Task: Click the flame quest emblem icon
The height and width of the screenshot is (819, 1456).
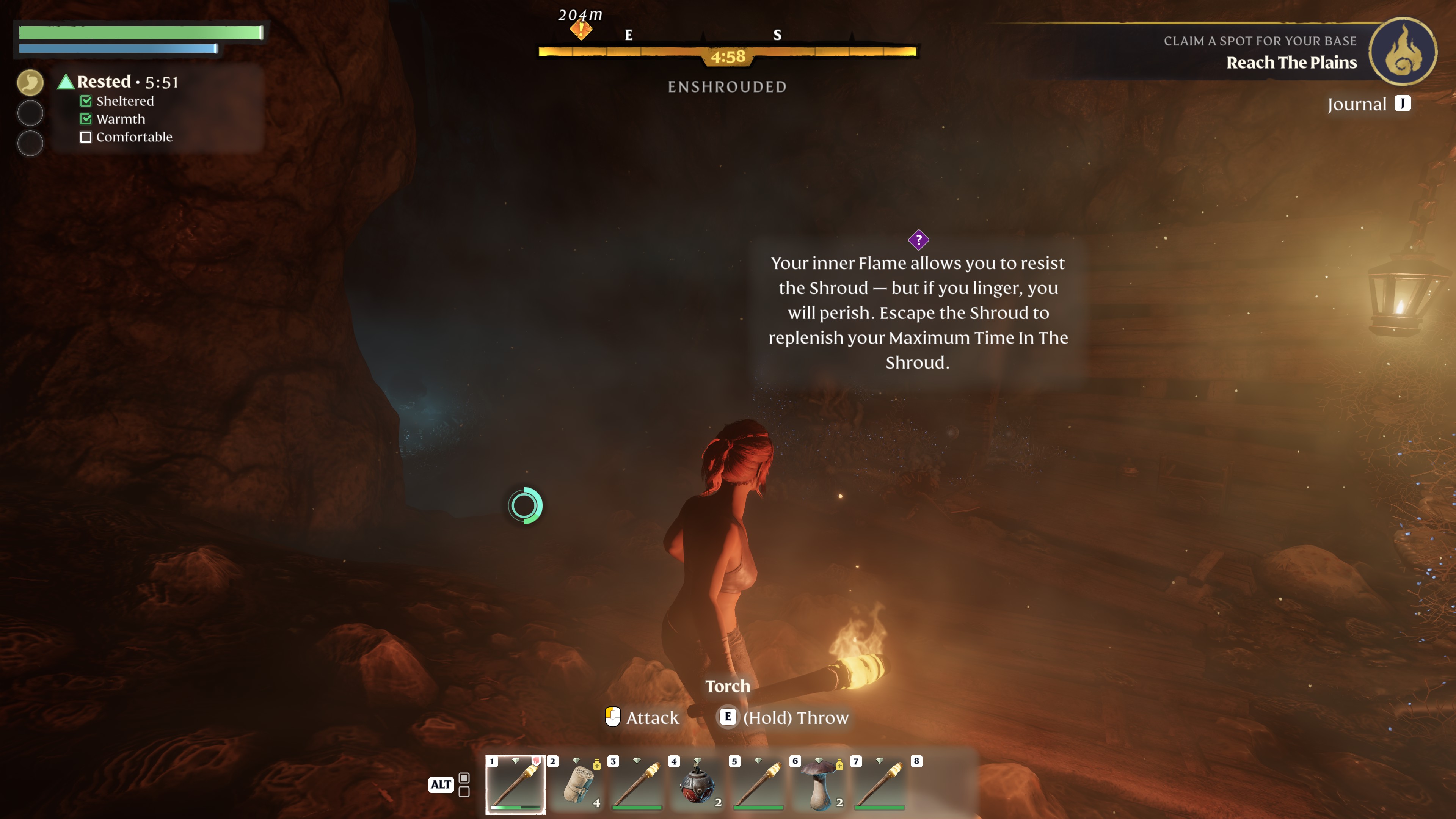Action: tap(1402, 52)
